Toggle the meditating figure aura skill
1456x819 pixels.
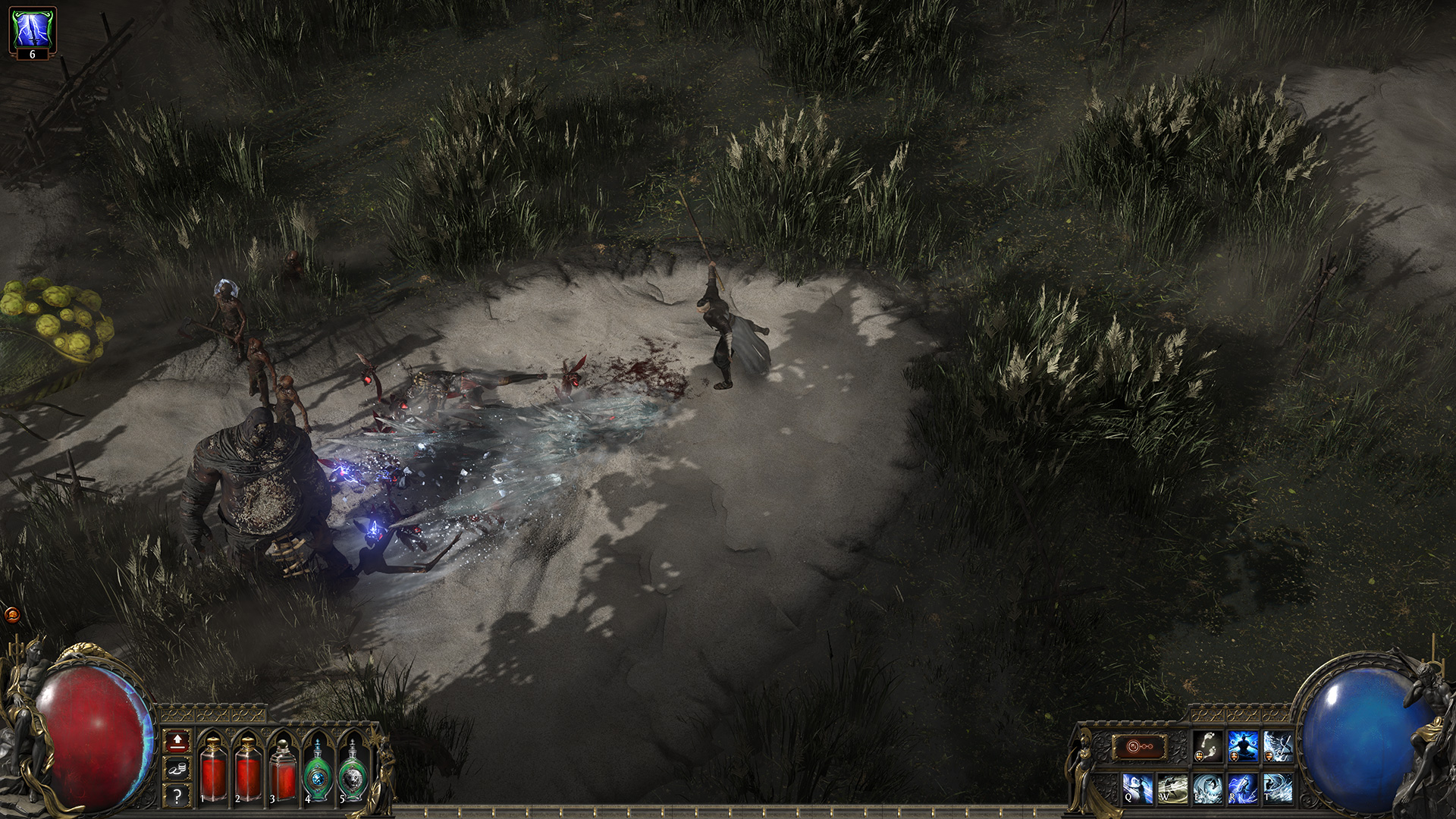[1242, 746]
